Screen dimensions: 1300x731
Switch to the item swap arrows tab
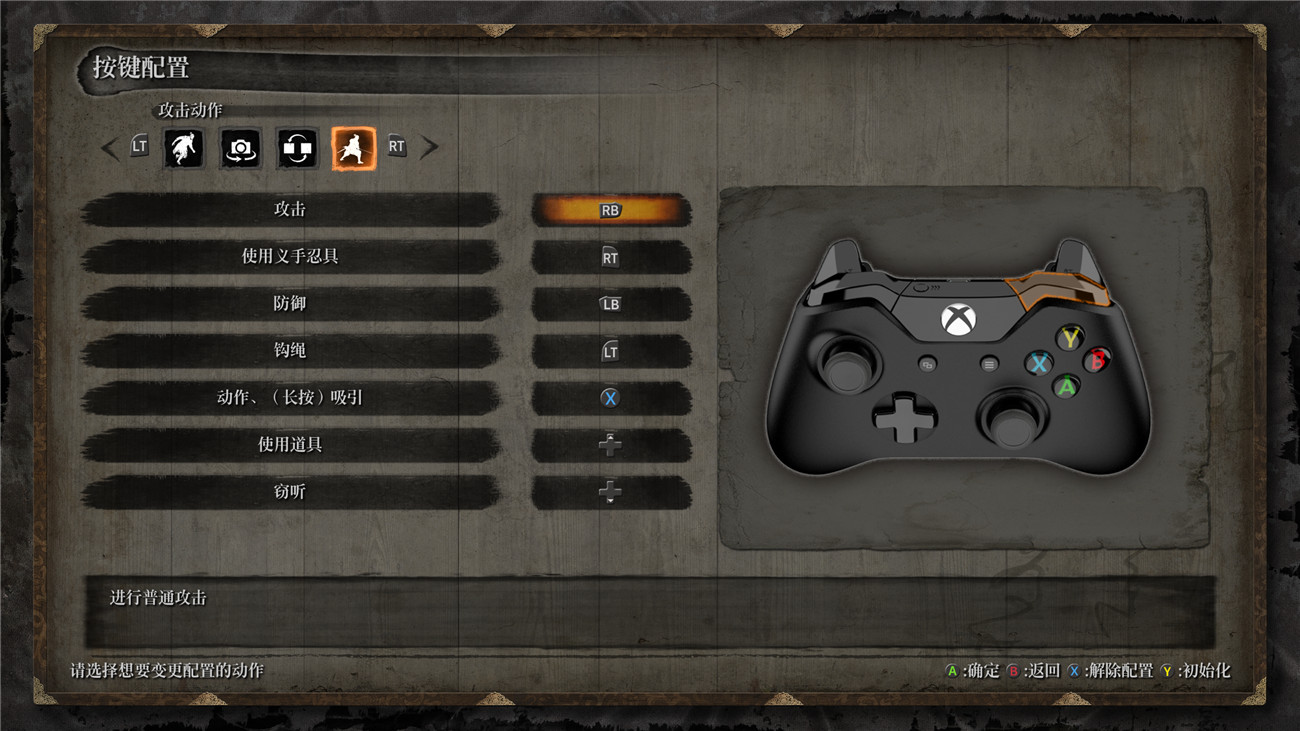297,148
